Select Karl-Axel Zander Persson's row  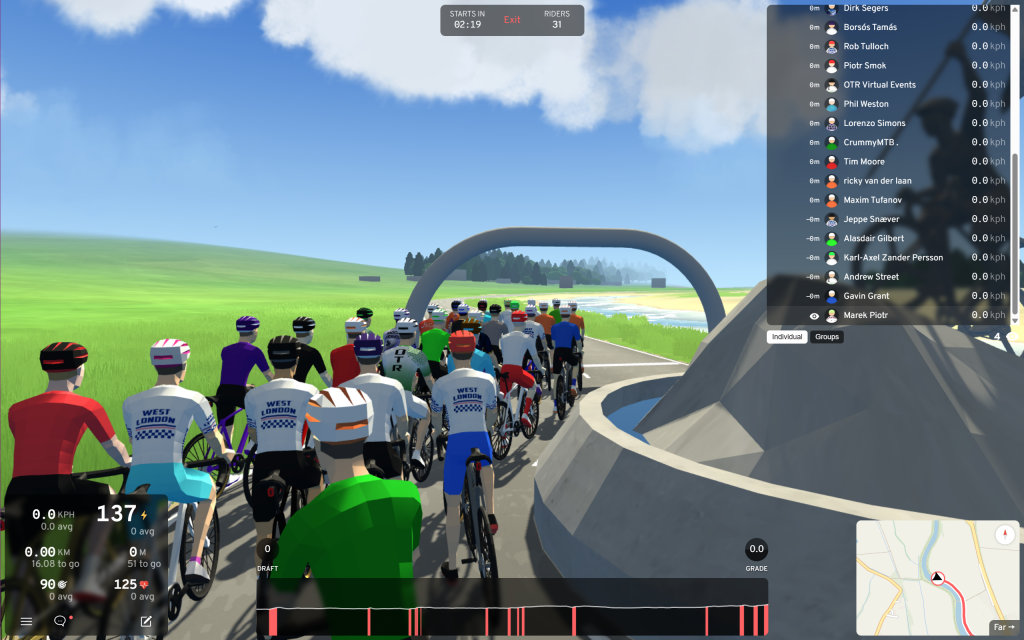[x=890, y=258]
